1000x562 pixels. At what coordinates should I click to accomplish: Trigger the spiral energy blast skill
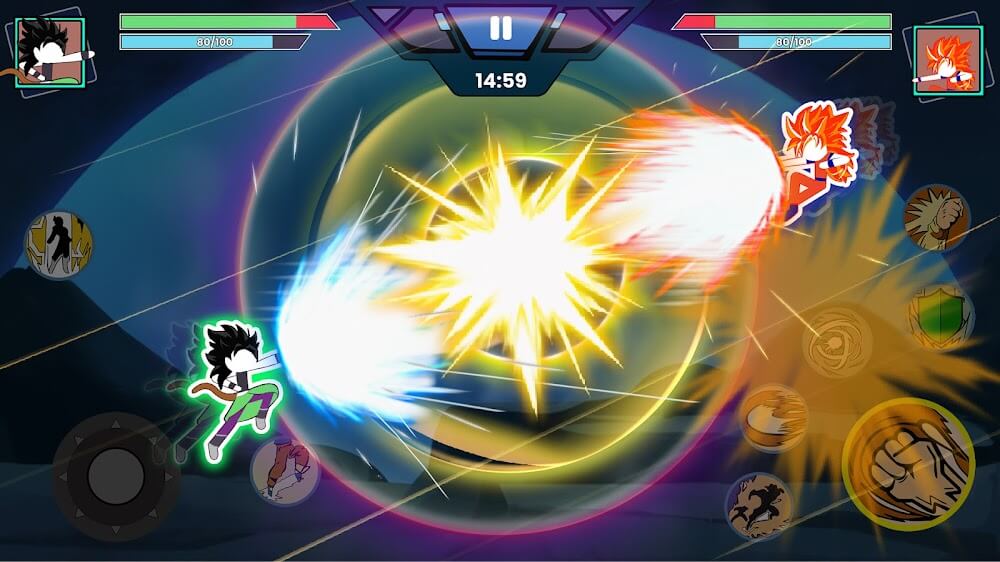click(x=837, y=341)
